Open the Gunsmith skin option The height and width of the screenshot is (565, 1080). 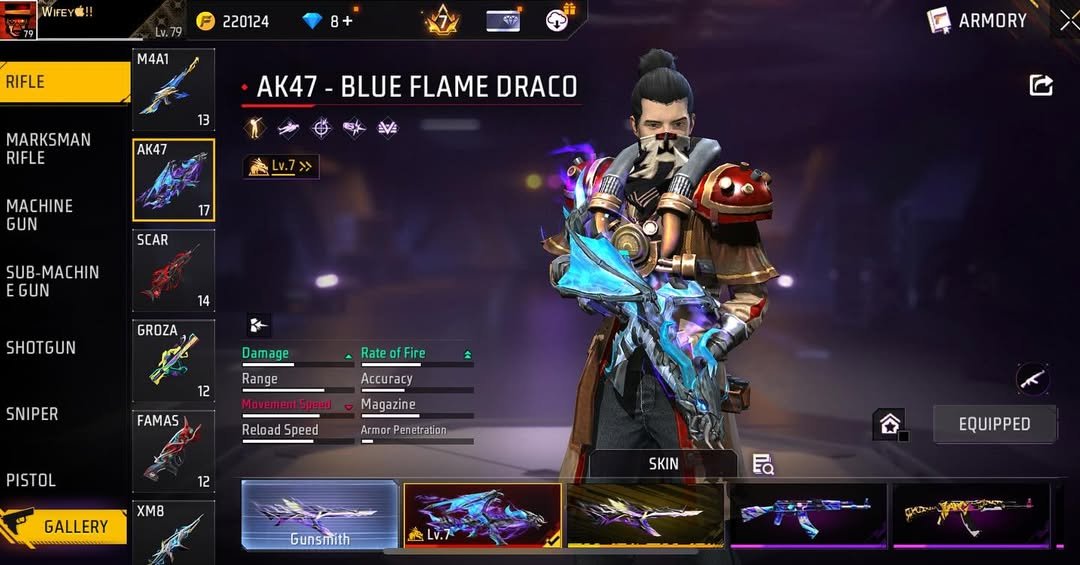(x=320, y=515)
